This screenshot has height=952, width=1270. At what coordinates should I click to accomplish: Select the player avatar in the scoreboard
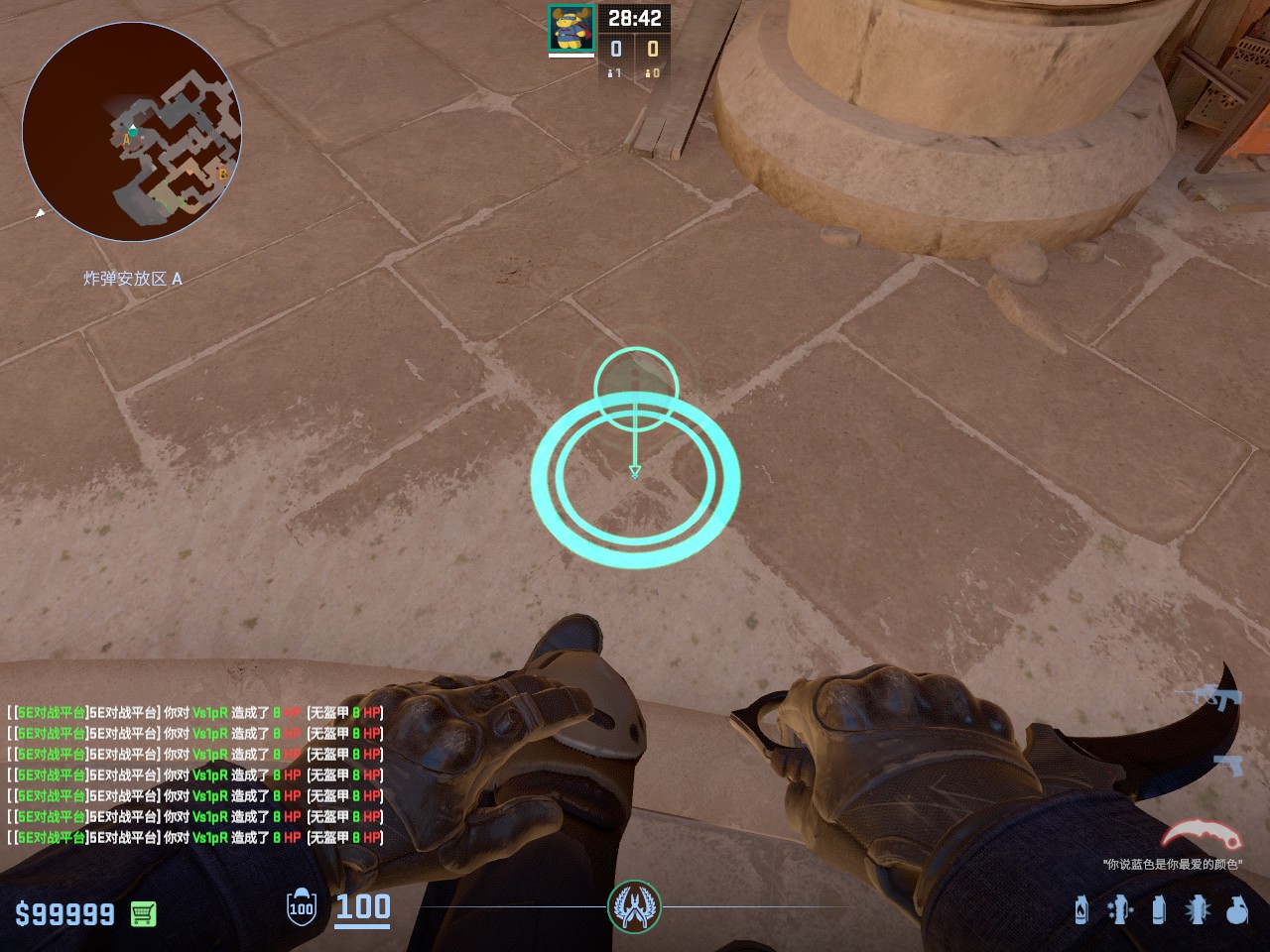click(x=571, y=28)
